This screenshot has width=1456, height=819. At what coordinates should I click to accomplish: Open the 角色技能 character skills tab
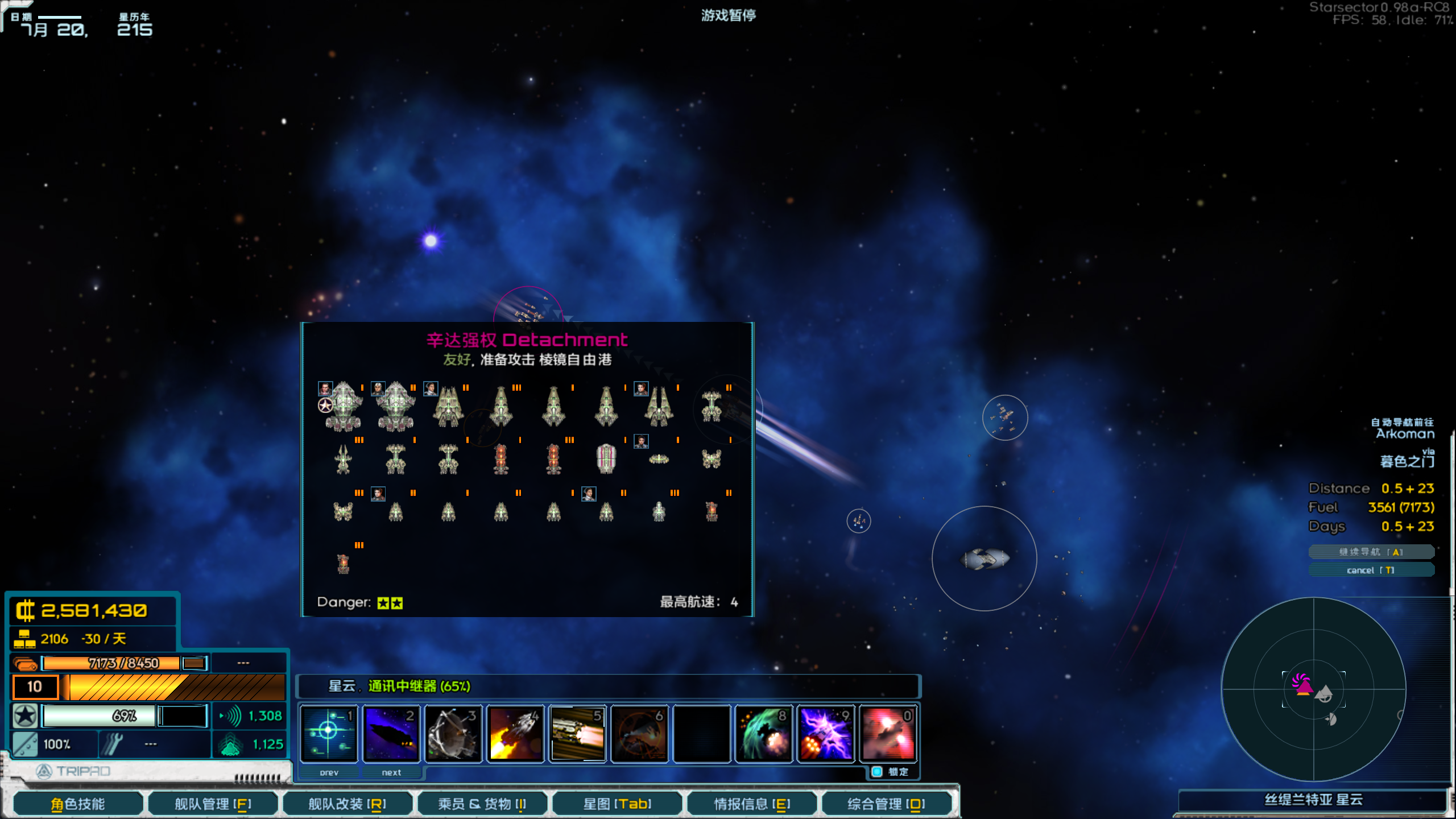point(78,804)
